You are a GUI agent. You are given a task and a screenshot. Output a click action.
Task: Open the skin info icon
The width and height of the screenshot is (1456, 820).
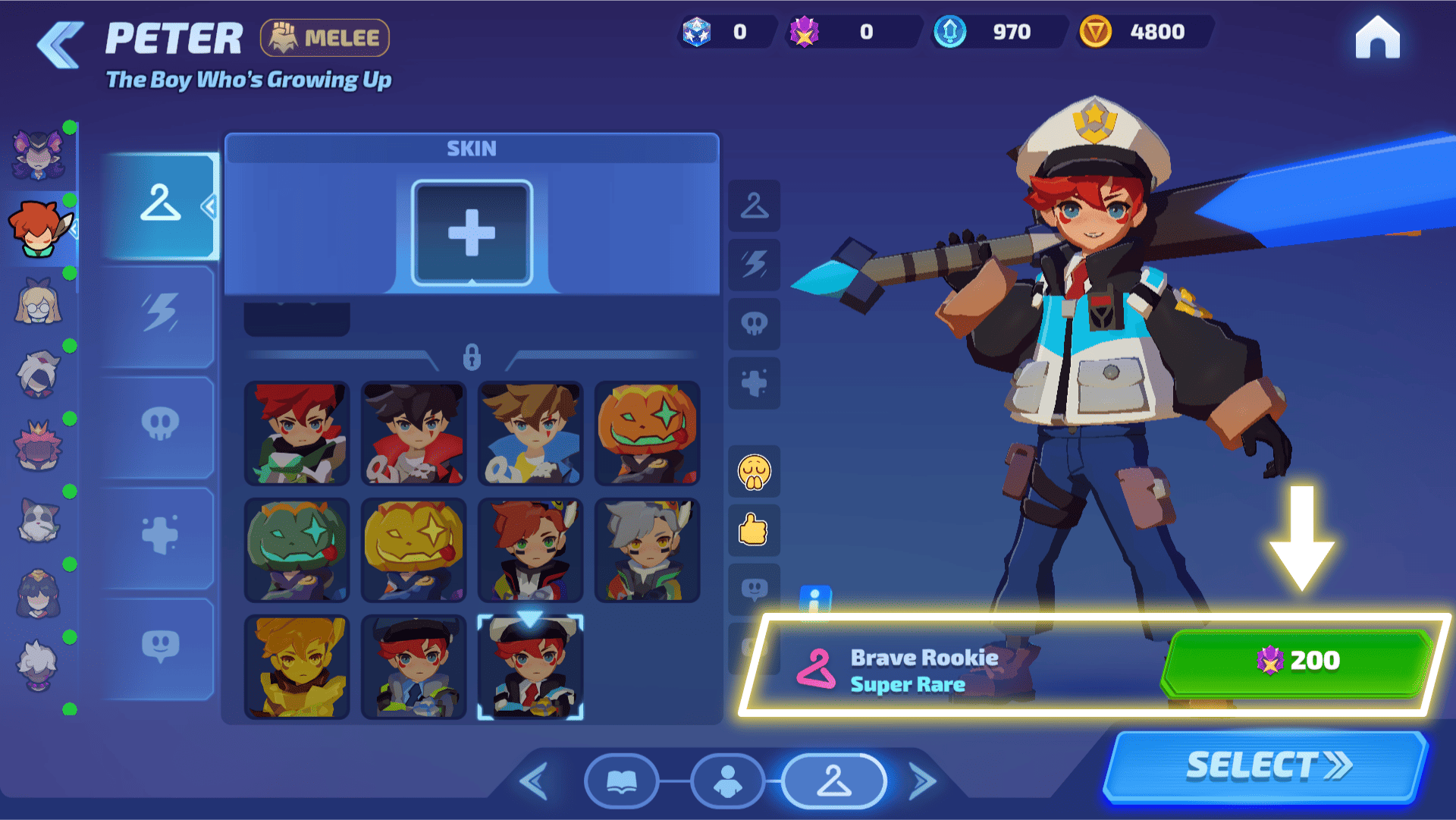[815, 601]
